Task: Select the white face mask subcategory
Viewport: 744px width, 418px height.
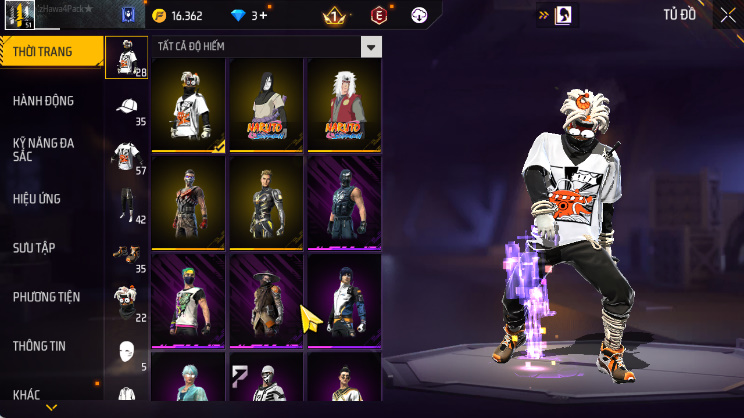Action: [x=126, y=349]
